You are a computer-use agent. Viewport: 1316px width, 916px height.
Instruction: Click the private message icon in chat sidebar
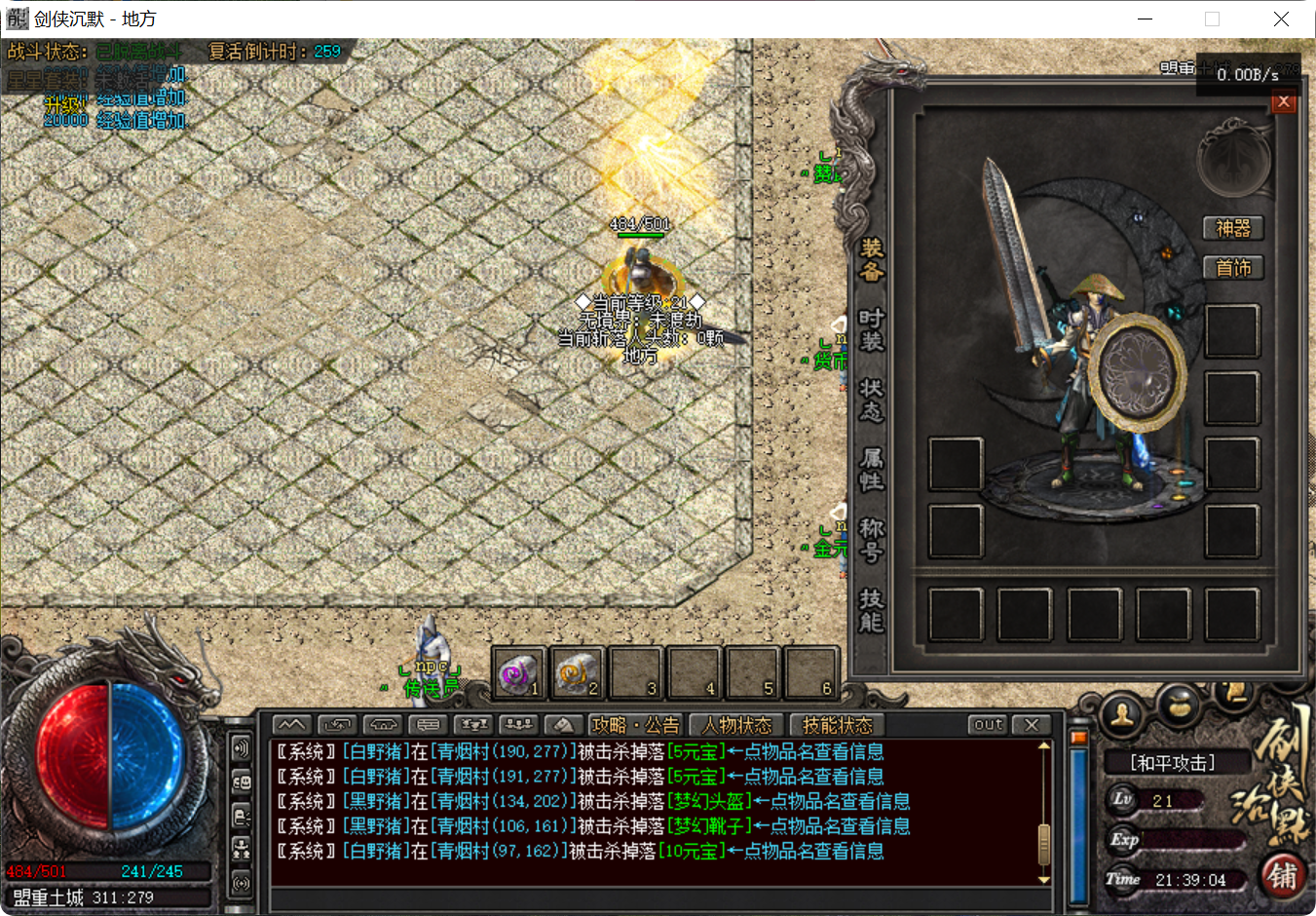[x=242, y=817]
